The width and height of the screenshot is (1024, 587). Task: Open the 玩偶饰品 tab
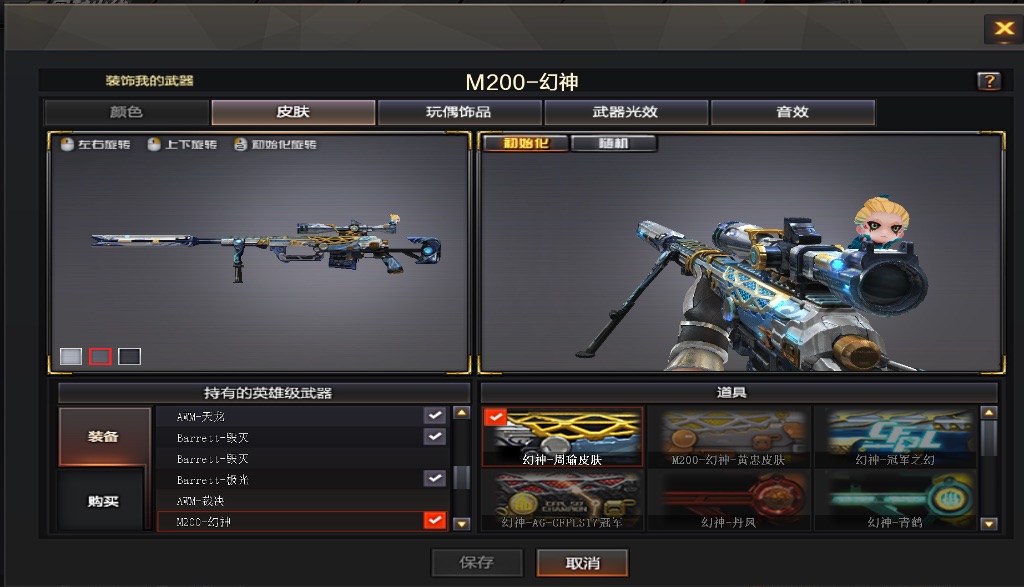(x=459, y=112)
